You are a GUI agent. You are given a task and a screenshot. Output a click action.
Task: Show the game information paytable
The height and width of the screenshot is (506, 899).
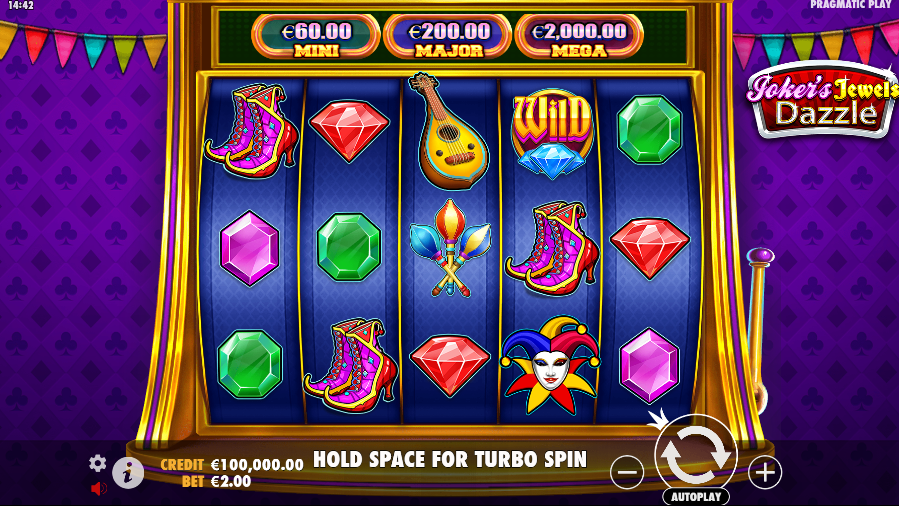pos(128,472)
